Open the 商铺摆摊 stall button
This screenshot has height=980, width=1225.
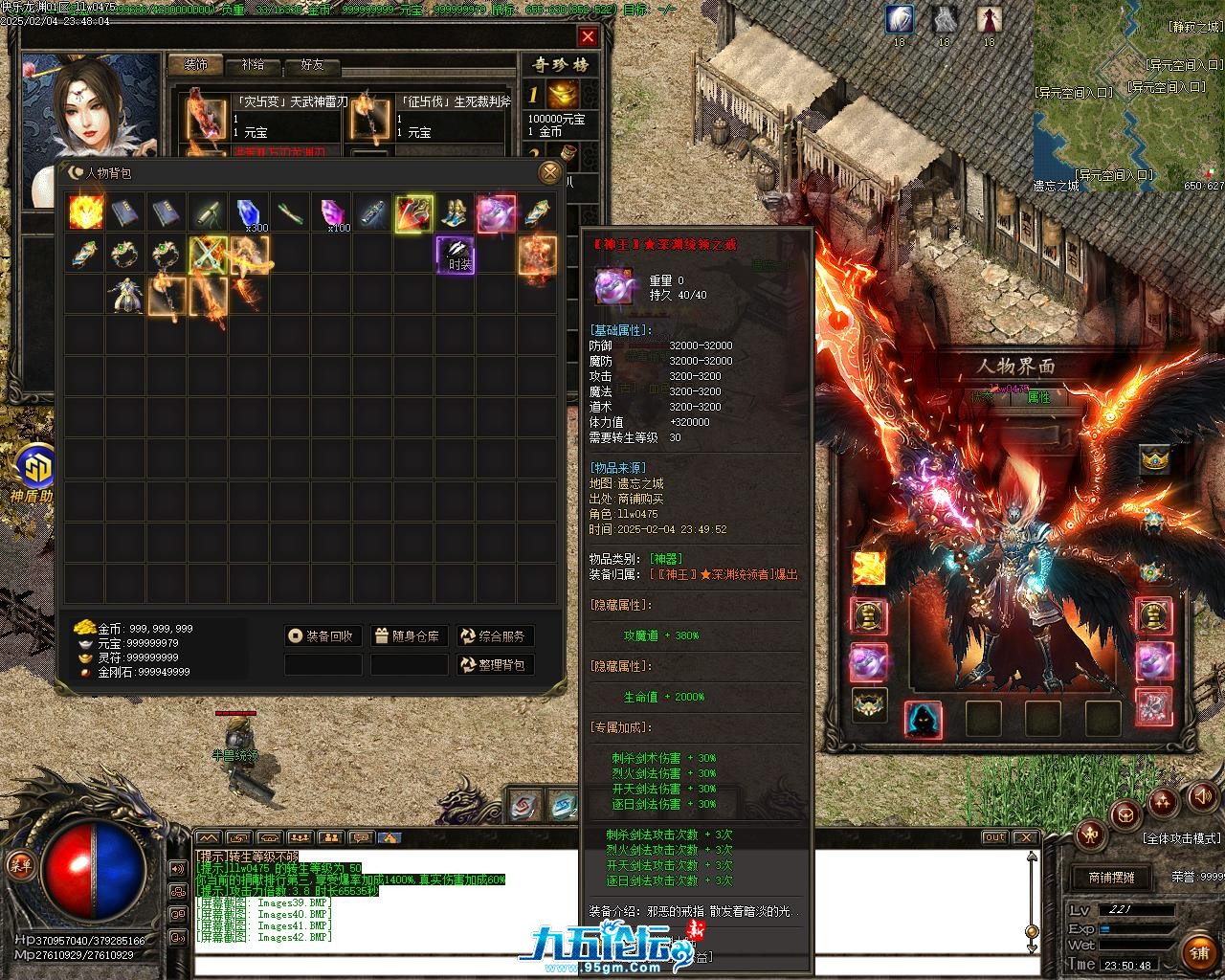(x=1110, y=877)
